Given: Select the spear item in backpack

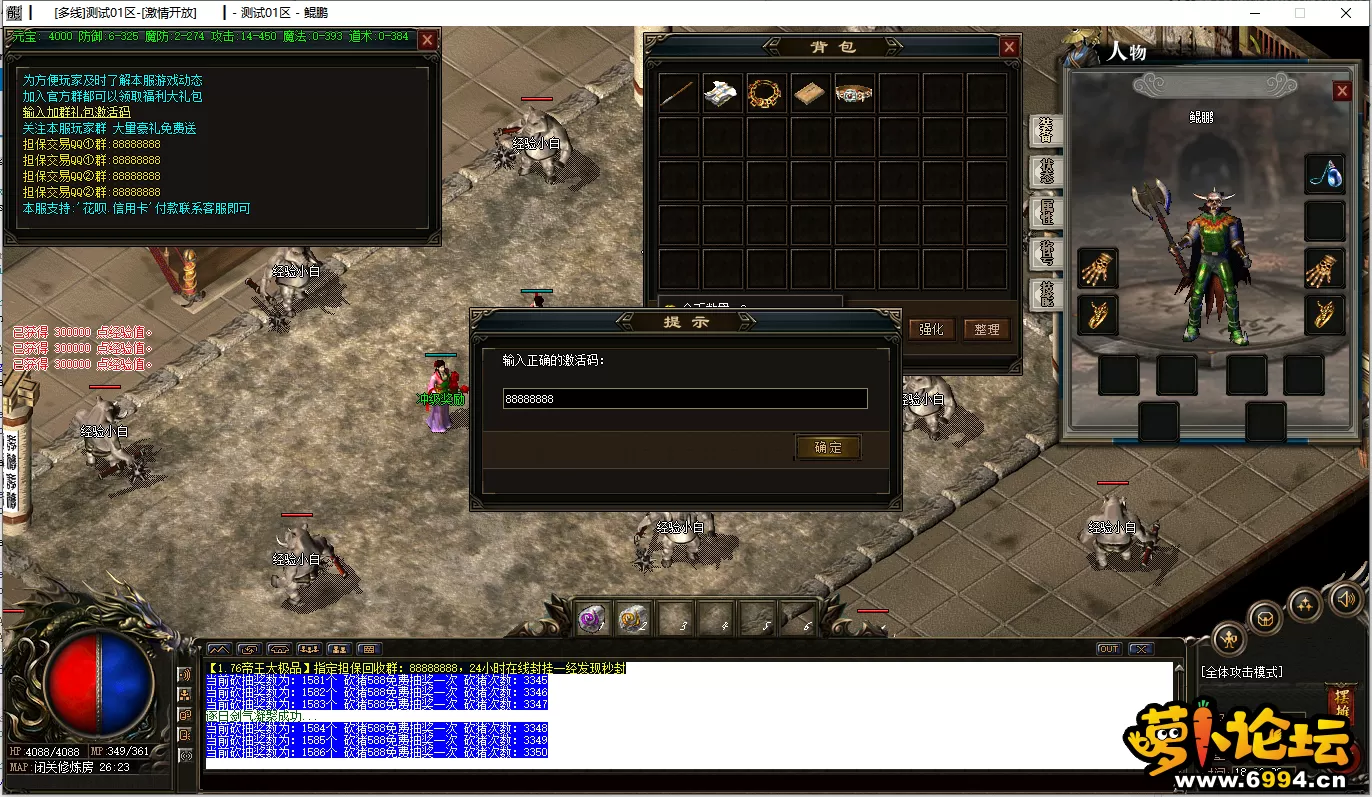Looking at the screenshot, I should tap(678, 93).
